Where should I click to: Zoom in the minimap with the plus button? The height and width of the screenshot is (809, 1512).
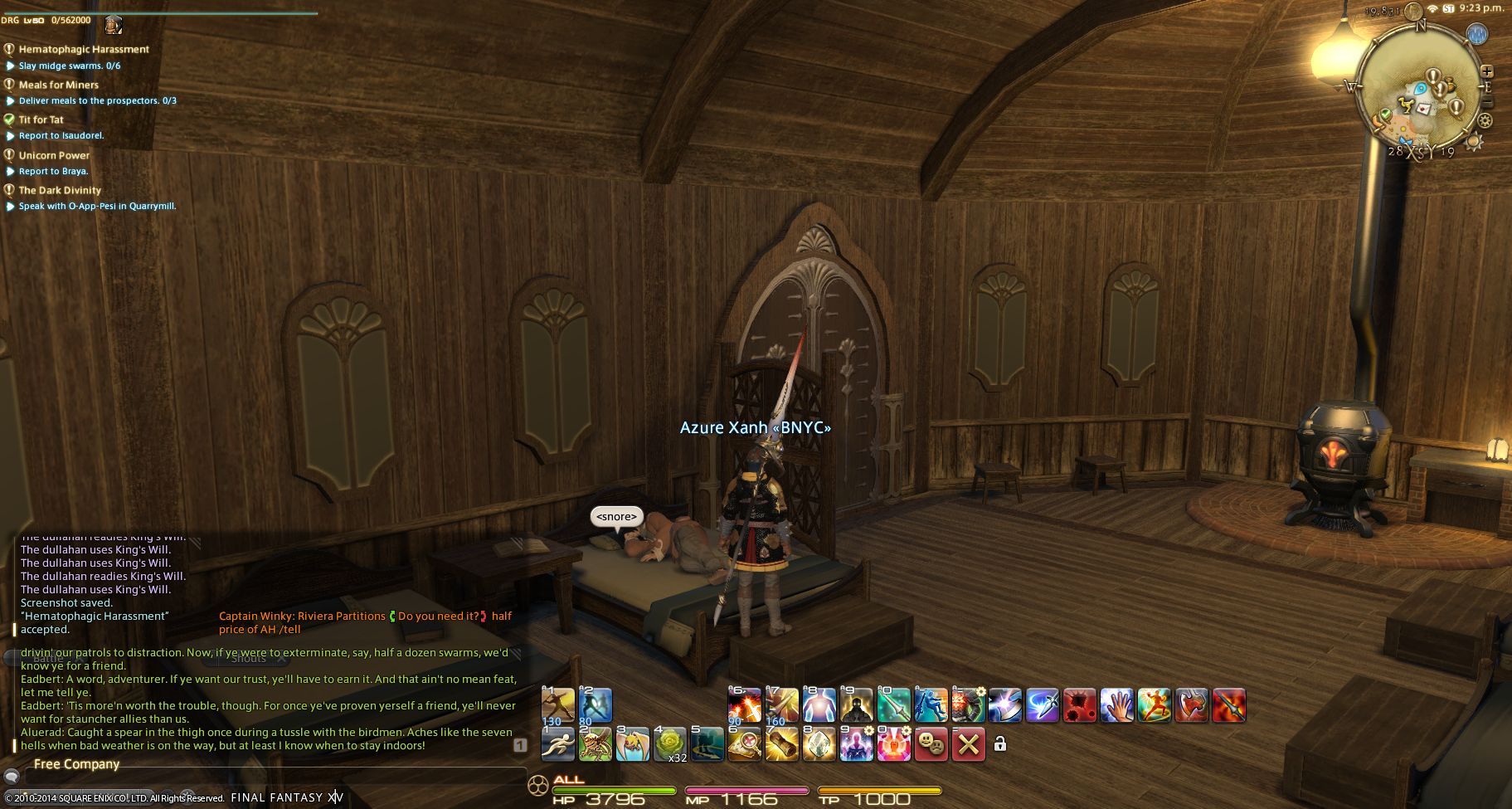tap(1487, 72)
